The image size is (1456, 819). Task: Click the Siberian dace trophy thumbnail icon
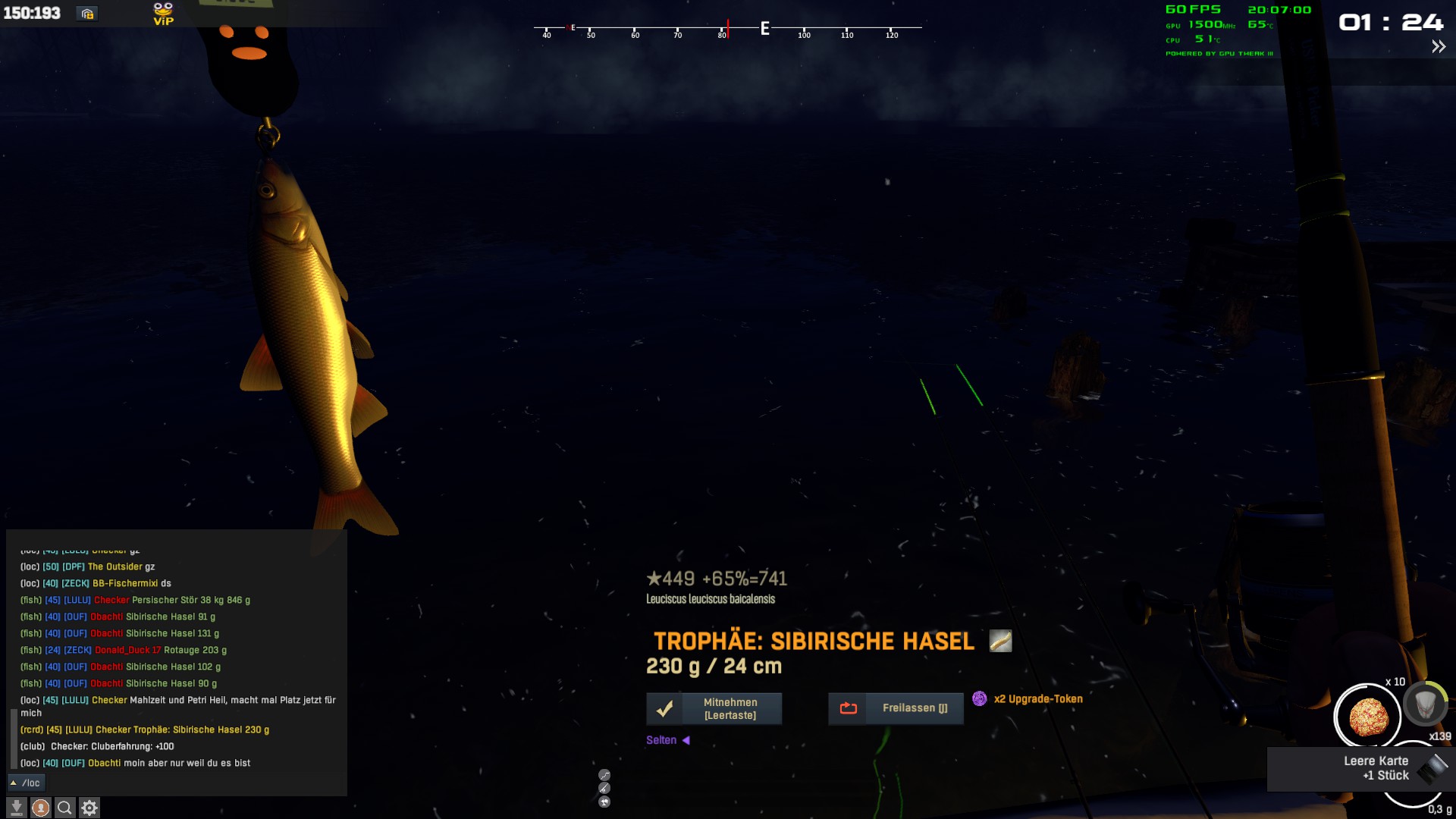pyautogui.click(x=1000, y=641)
